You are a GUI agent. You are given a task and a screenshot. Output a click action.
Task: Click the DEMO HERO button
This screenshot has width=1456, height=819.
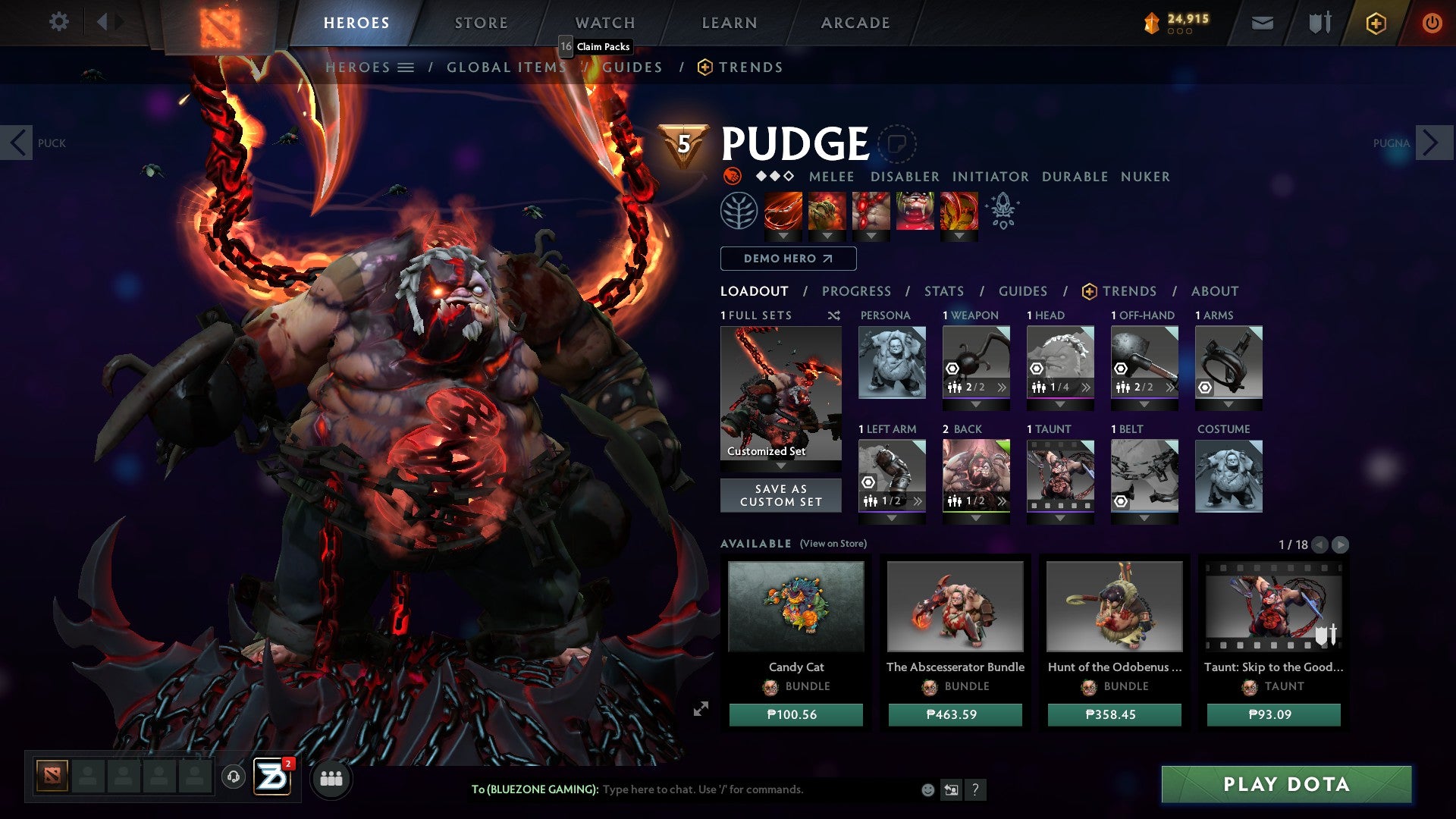[787, 259]
